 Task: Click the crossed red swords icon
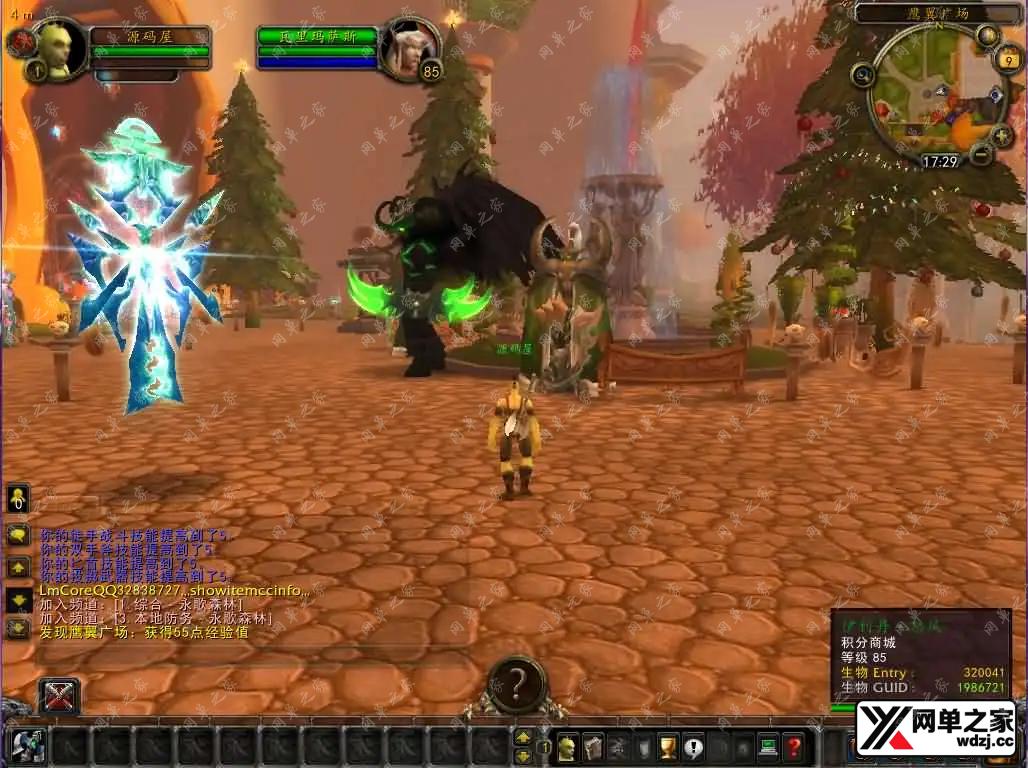click(59, 696)
